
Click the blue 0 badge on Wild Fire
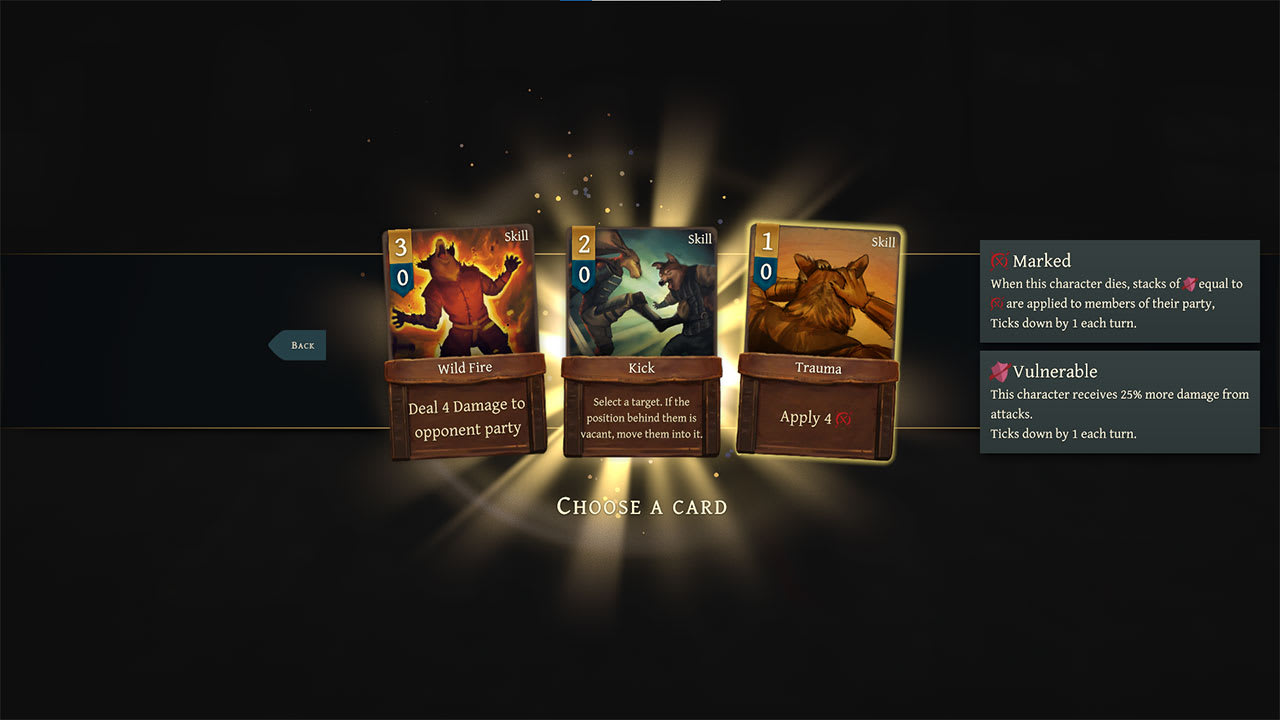(x=401, y=276)
